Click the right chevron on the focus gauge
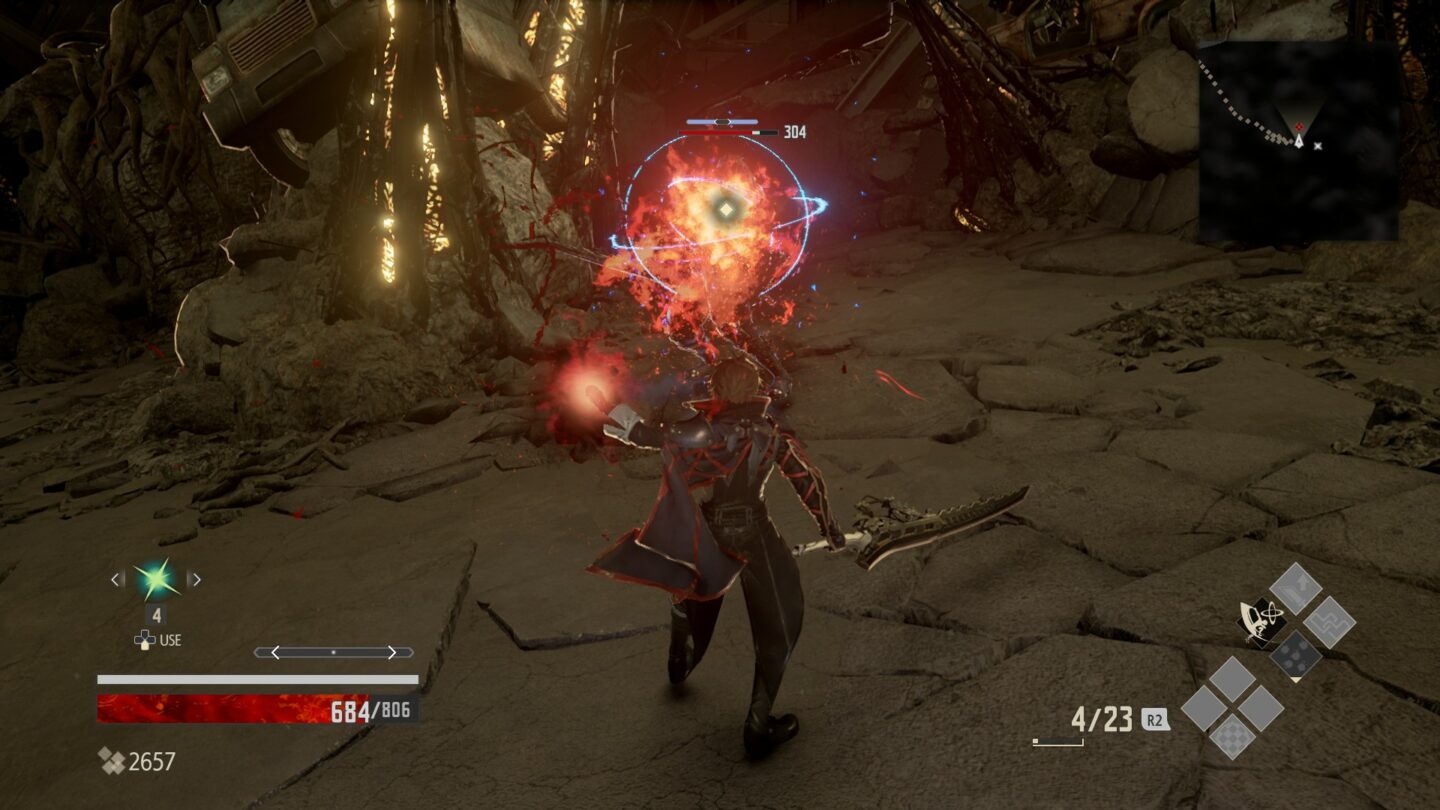 click(393, 652)
